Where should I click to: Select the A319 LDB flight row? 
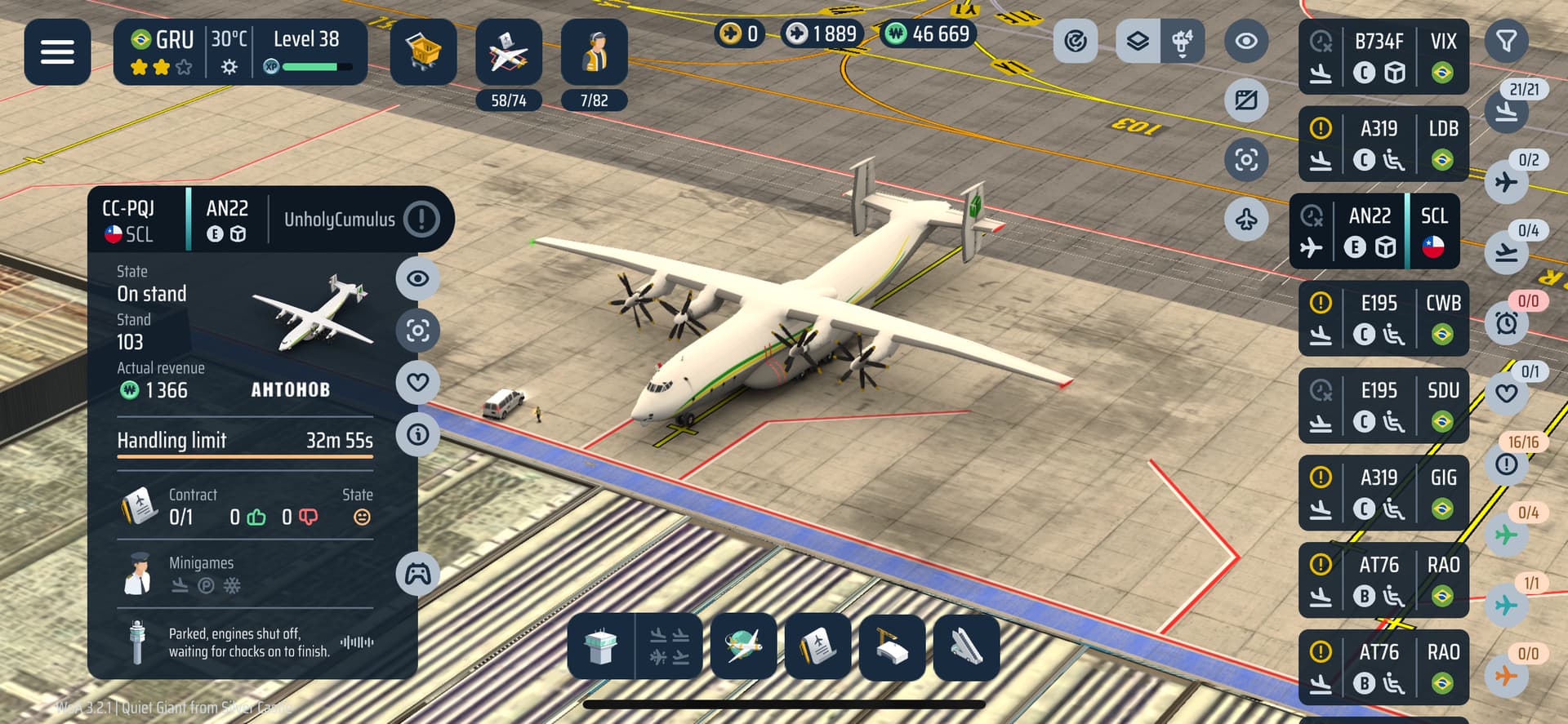[x=1383, y=144]
